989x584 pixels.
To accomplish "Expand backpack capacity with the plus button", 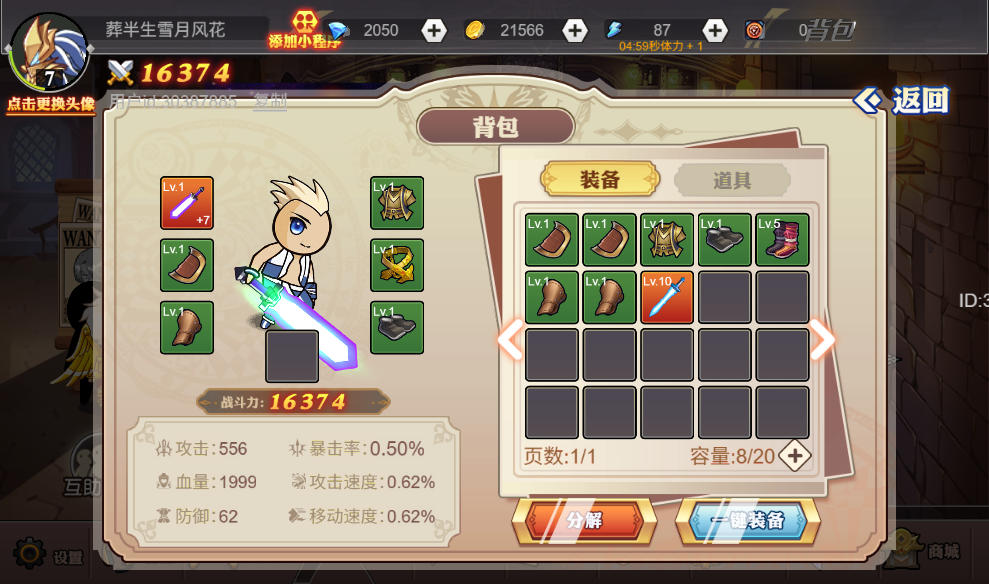I will click(795, 456).
